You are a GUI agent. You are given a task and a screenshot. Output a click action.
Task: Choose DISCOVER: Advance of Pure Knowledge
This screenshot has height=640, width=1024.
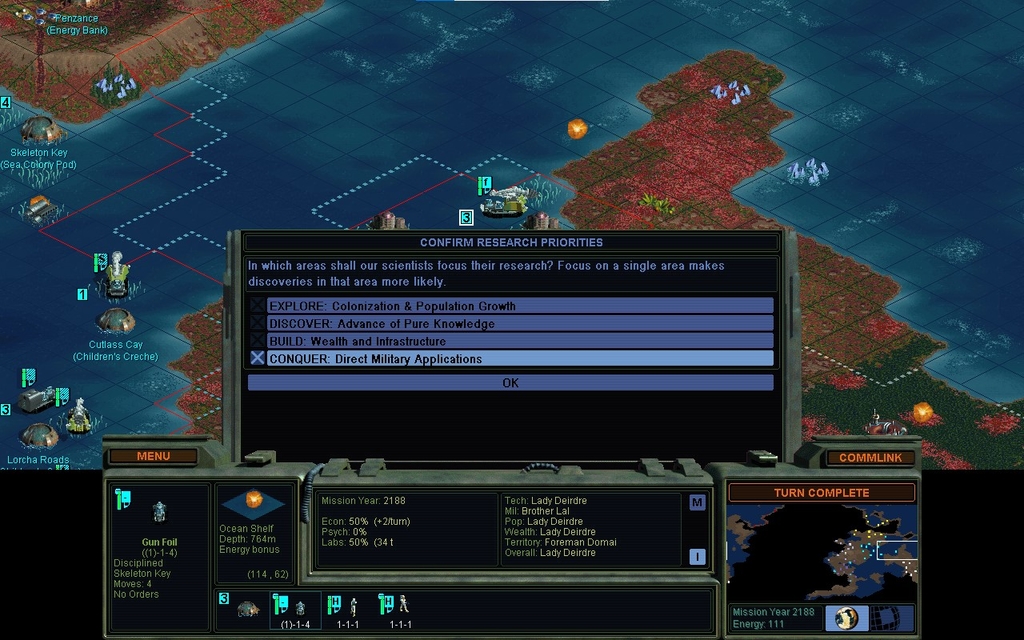510,324
